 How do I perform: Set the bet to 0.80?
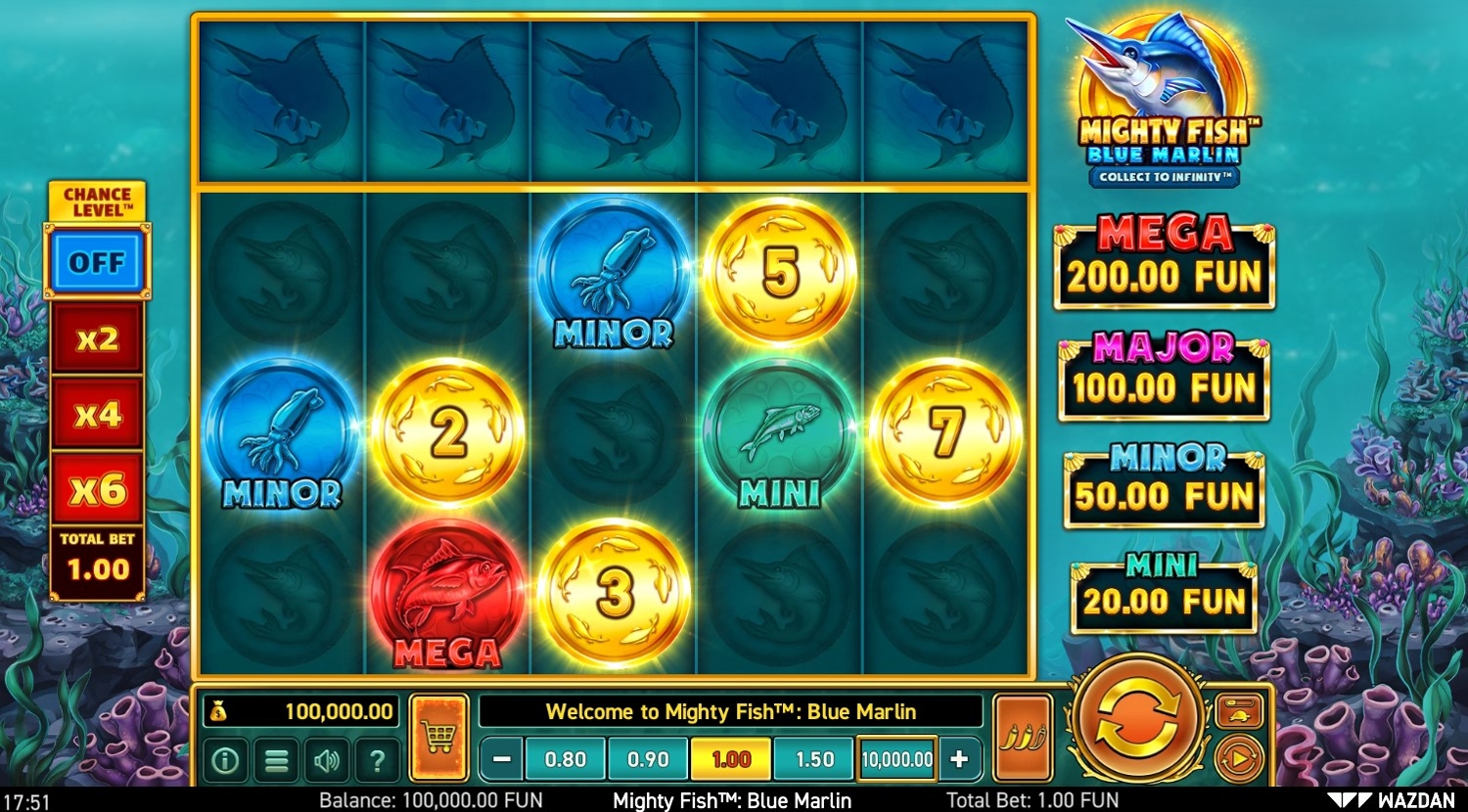tap(566, 759)
